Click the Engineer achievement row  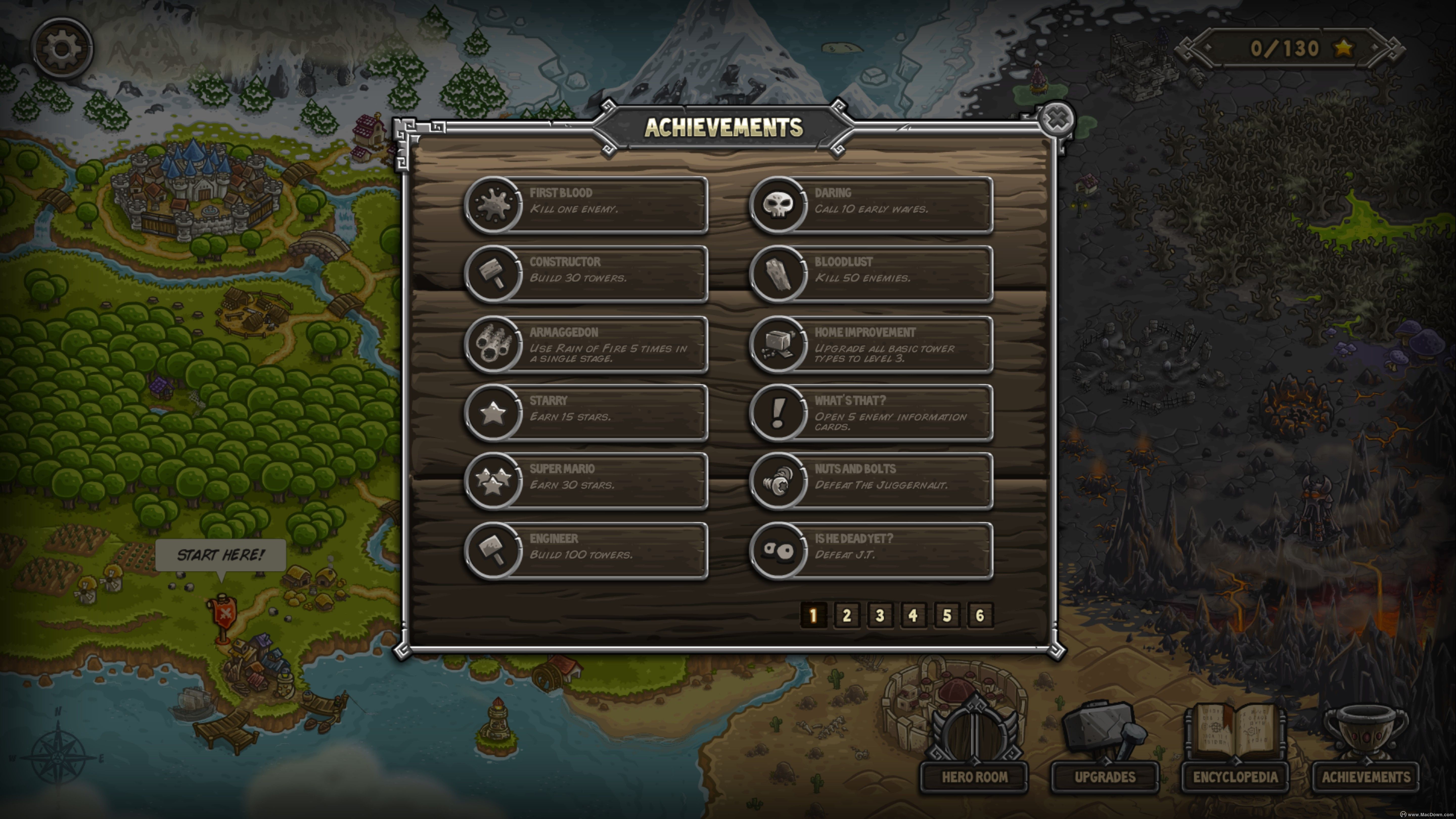(586, 551)
